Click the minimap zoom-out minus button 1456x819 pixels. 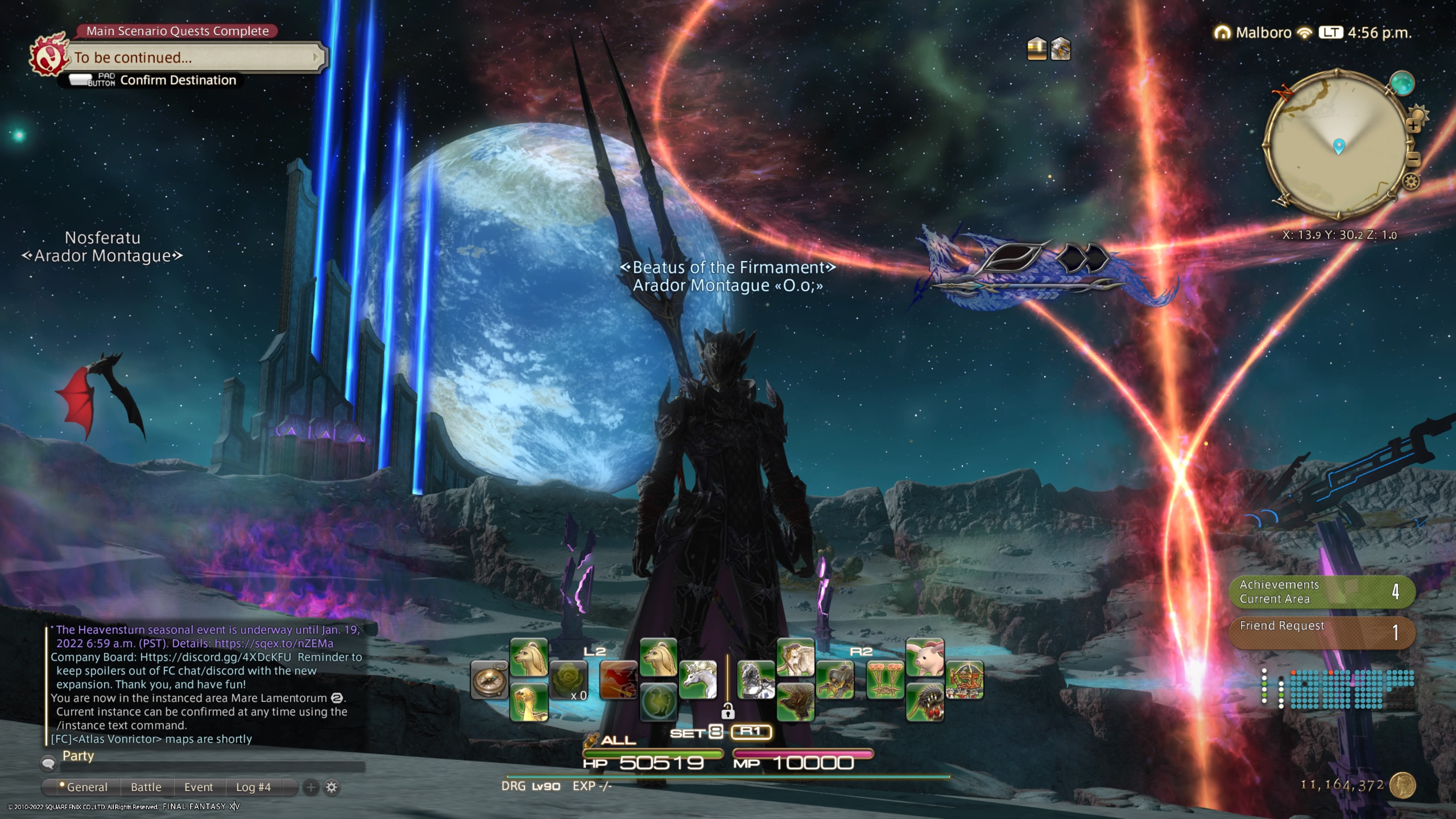tap(1413, 159)
